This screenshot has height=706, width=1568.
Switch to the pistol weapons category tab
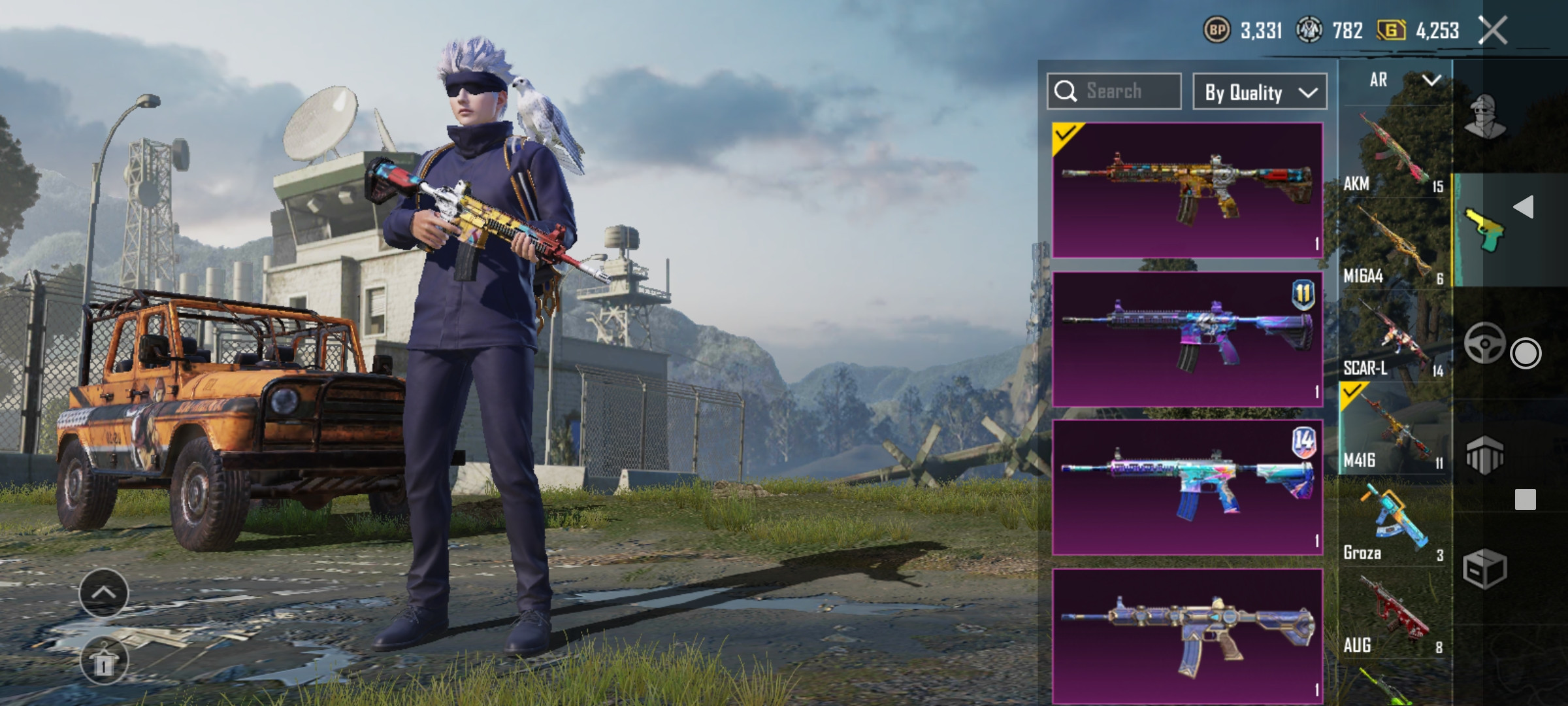pos(1484,230)
